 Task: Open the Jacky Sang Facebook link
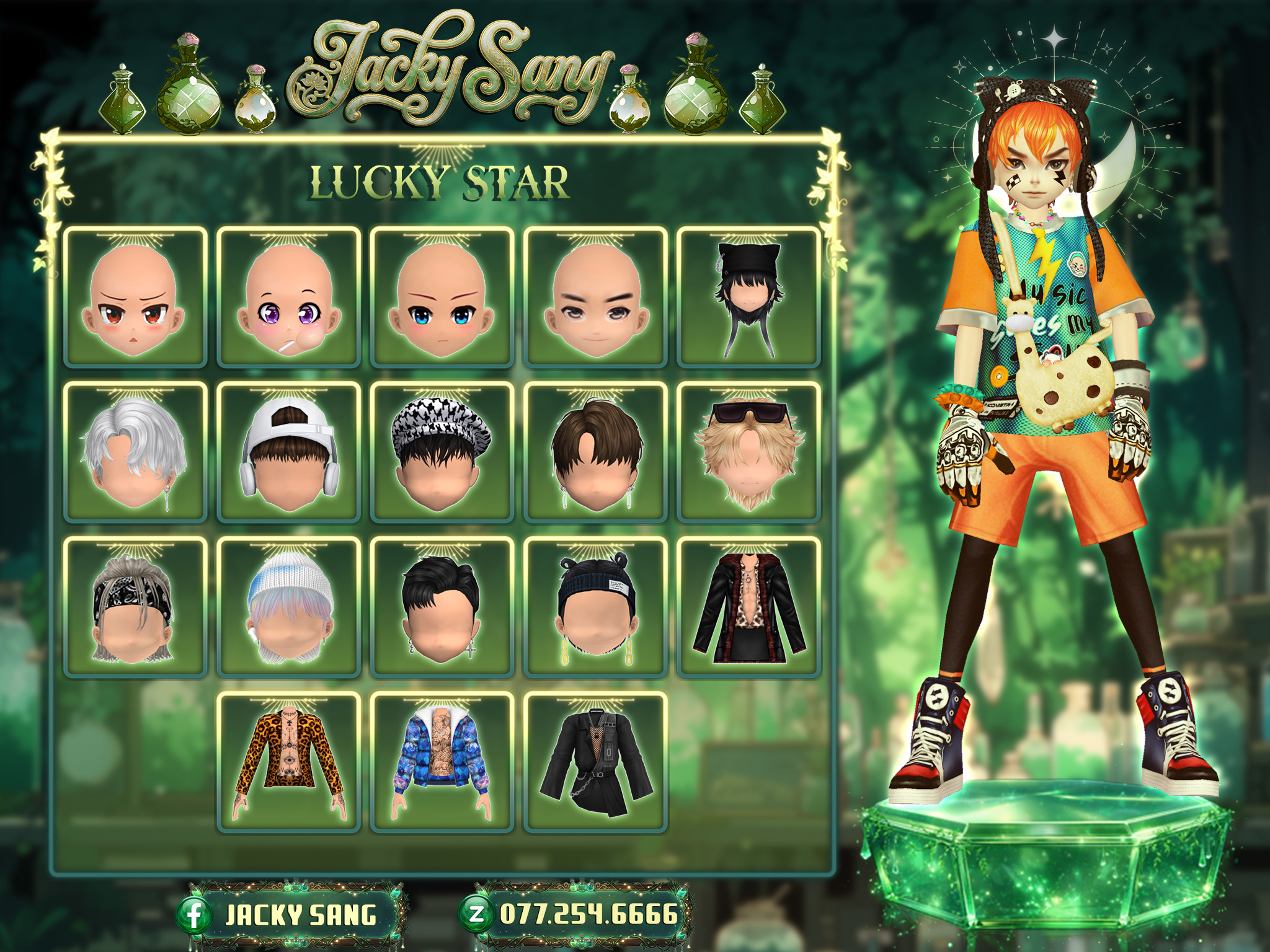click(291, 915)
